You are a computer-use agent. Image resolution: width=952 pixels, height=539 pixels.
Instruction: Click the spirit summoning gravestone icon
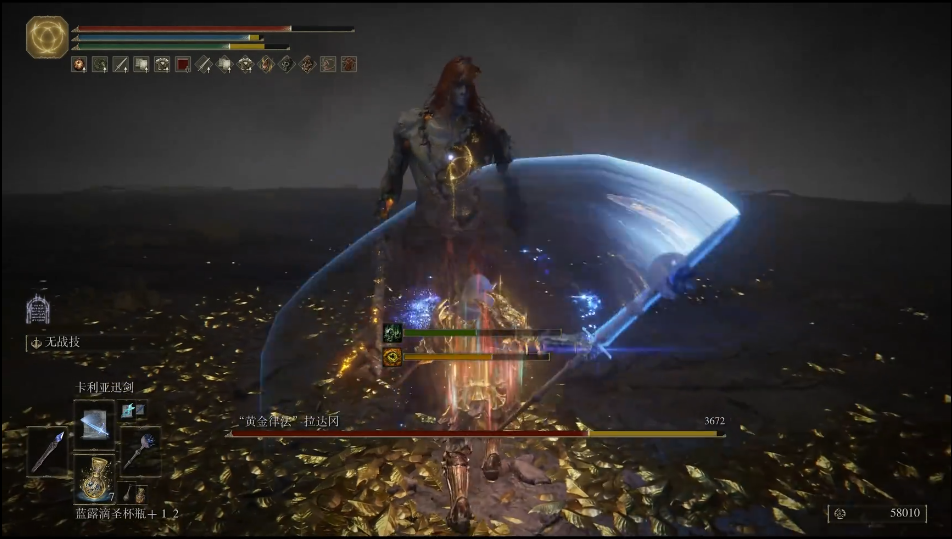point(39,308)
